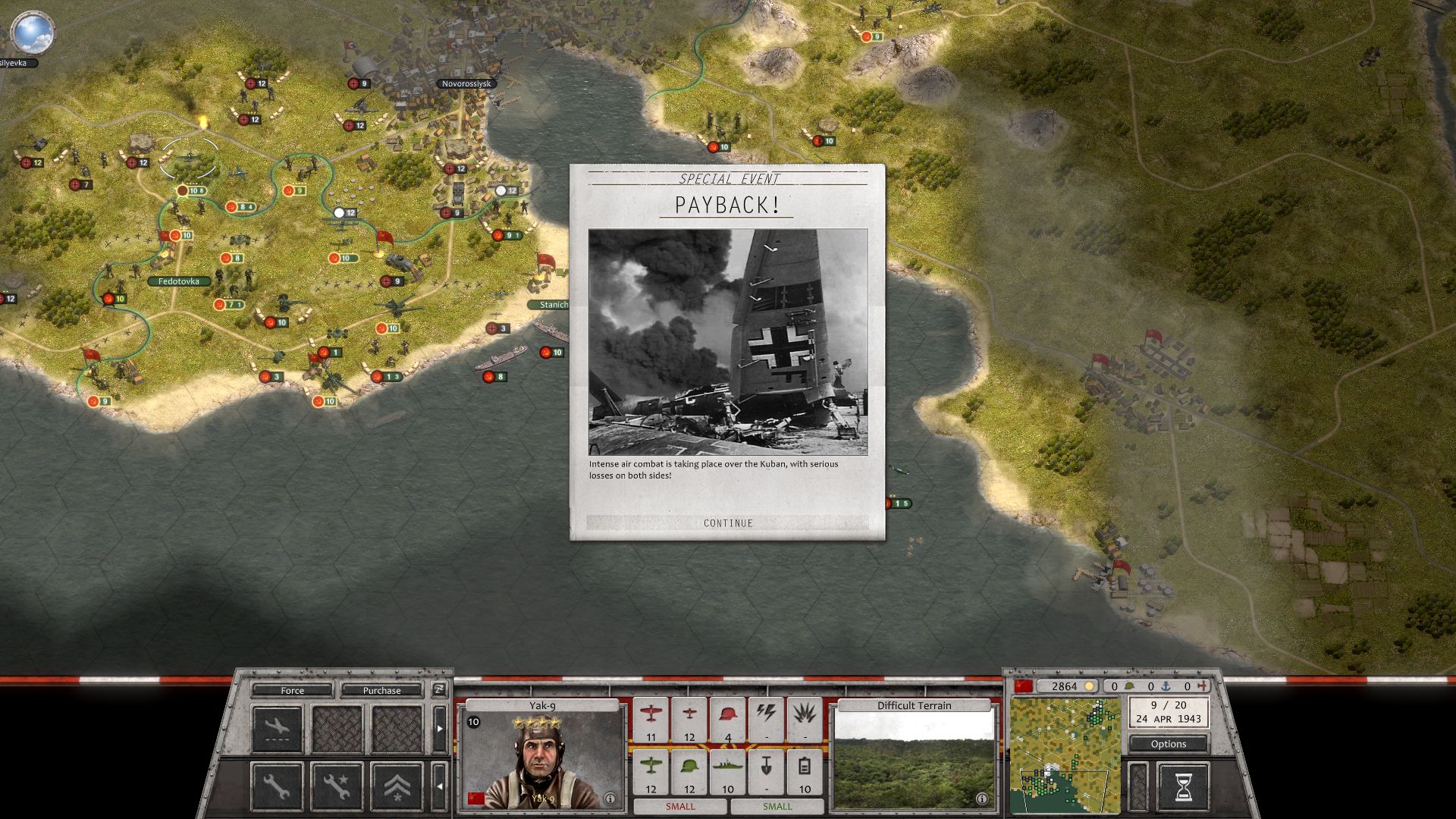Toggle the sleep button beside Purchase
Screen dimensions: 1456x819
[439, 689]
